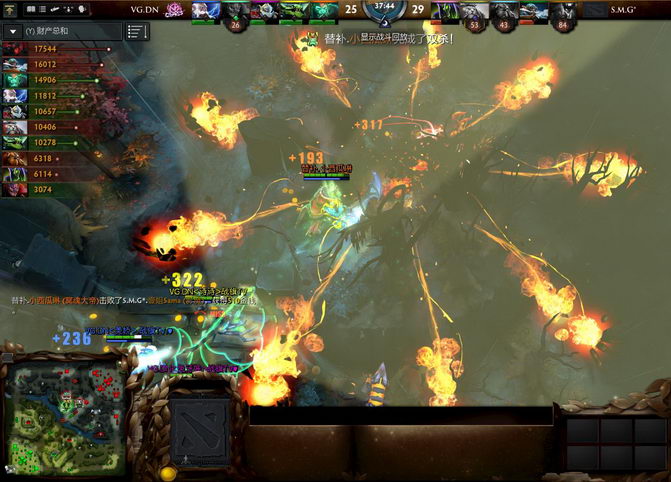
Task: Toggle the net worth list sort button
Action: coord(137,31)
